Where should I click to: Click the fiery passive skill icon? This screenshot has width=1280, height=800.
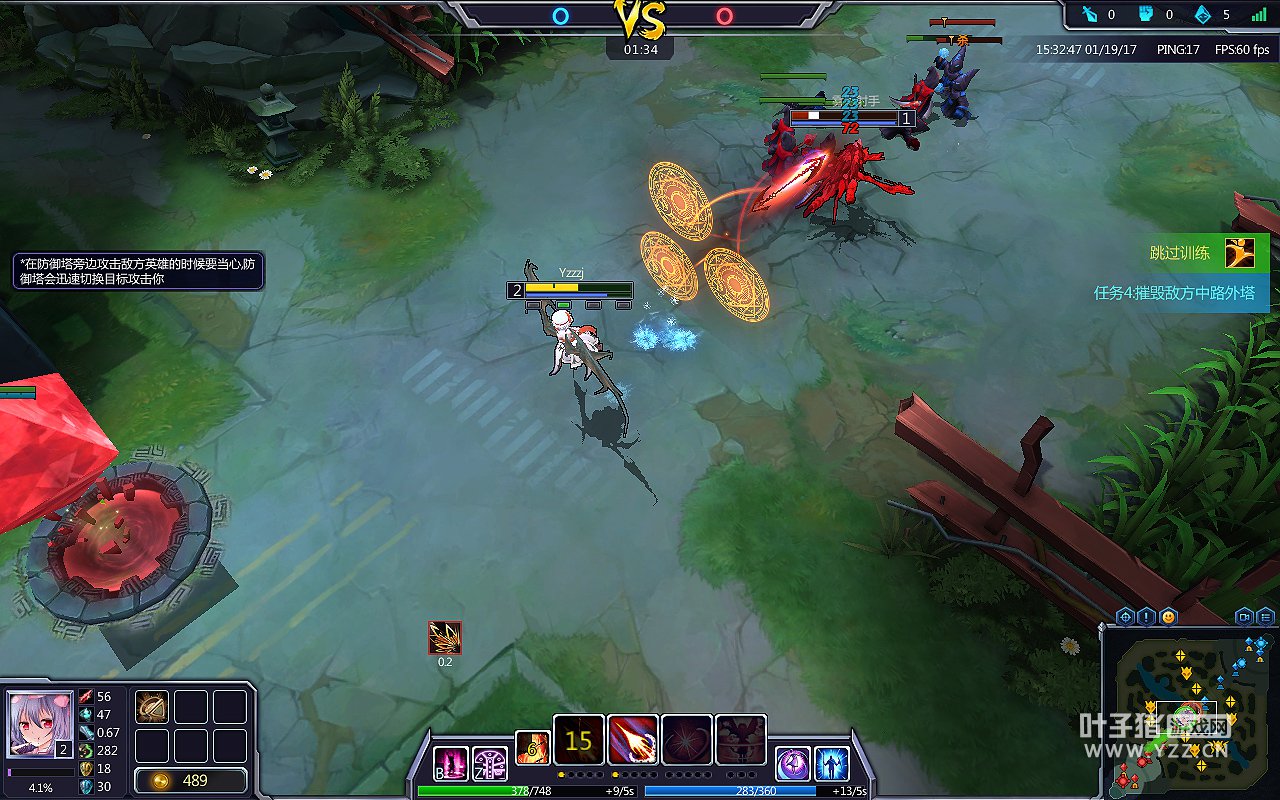(x=532, y=747)
